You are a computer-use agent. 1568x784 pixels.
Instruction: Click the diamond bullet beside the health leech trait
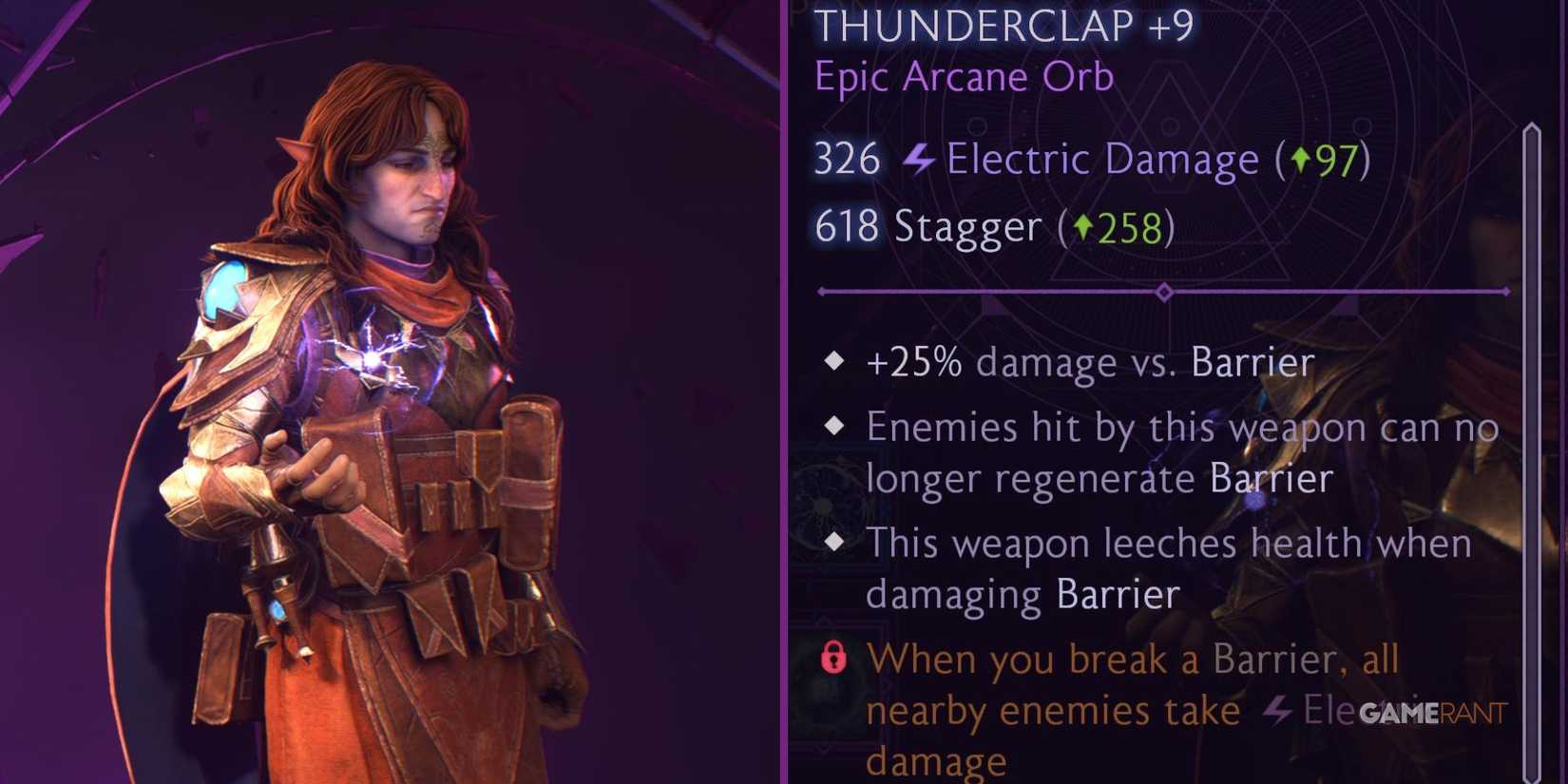835,543
